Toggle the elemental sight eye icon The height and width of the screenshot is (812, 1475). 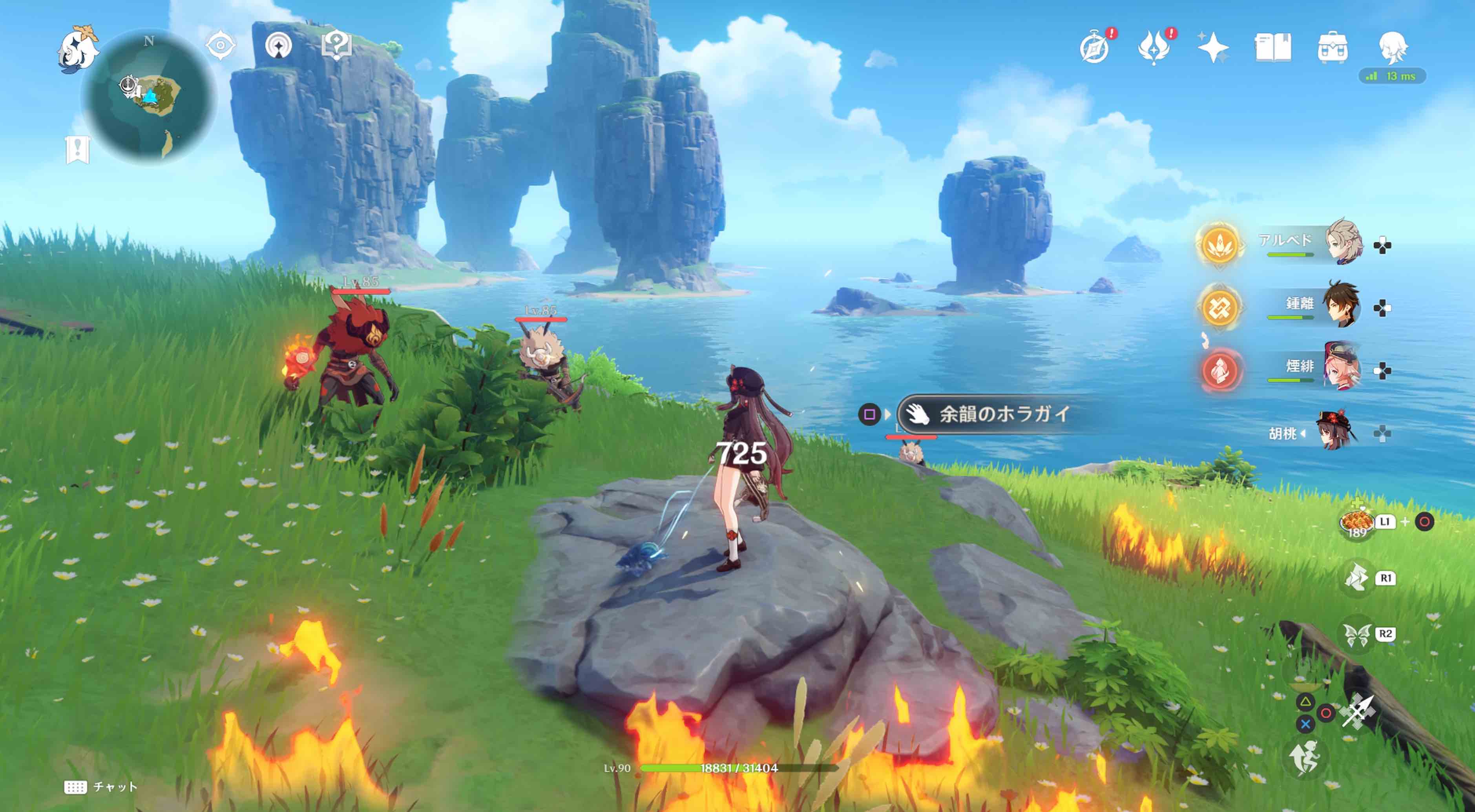(221, 46)
